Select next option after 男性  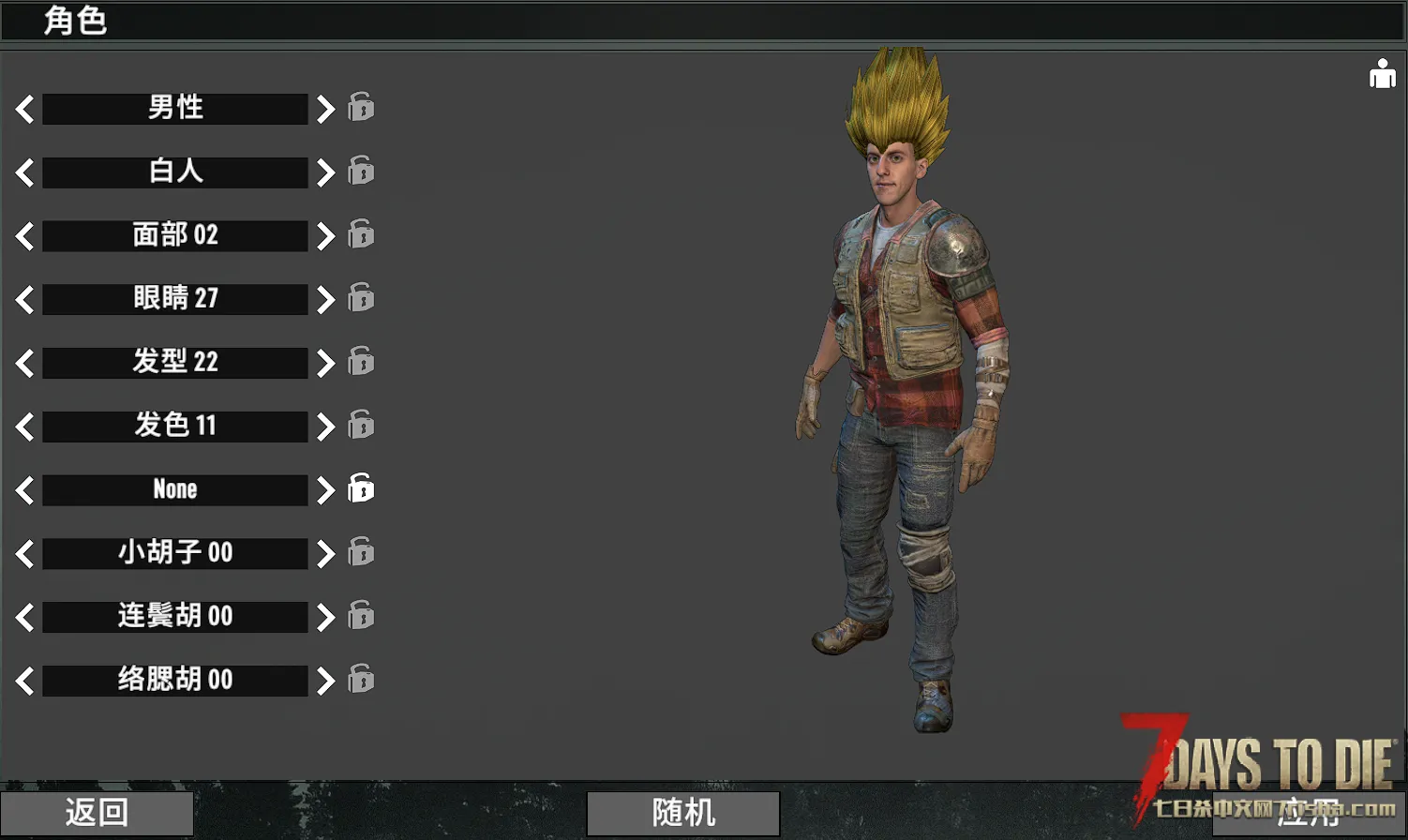point(325,109)
